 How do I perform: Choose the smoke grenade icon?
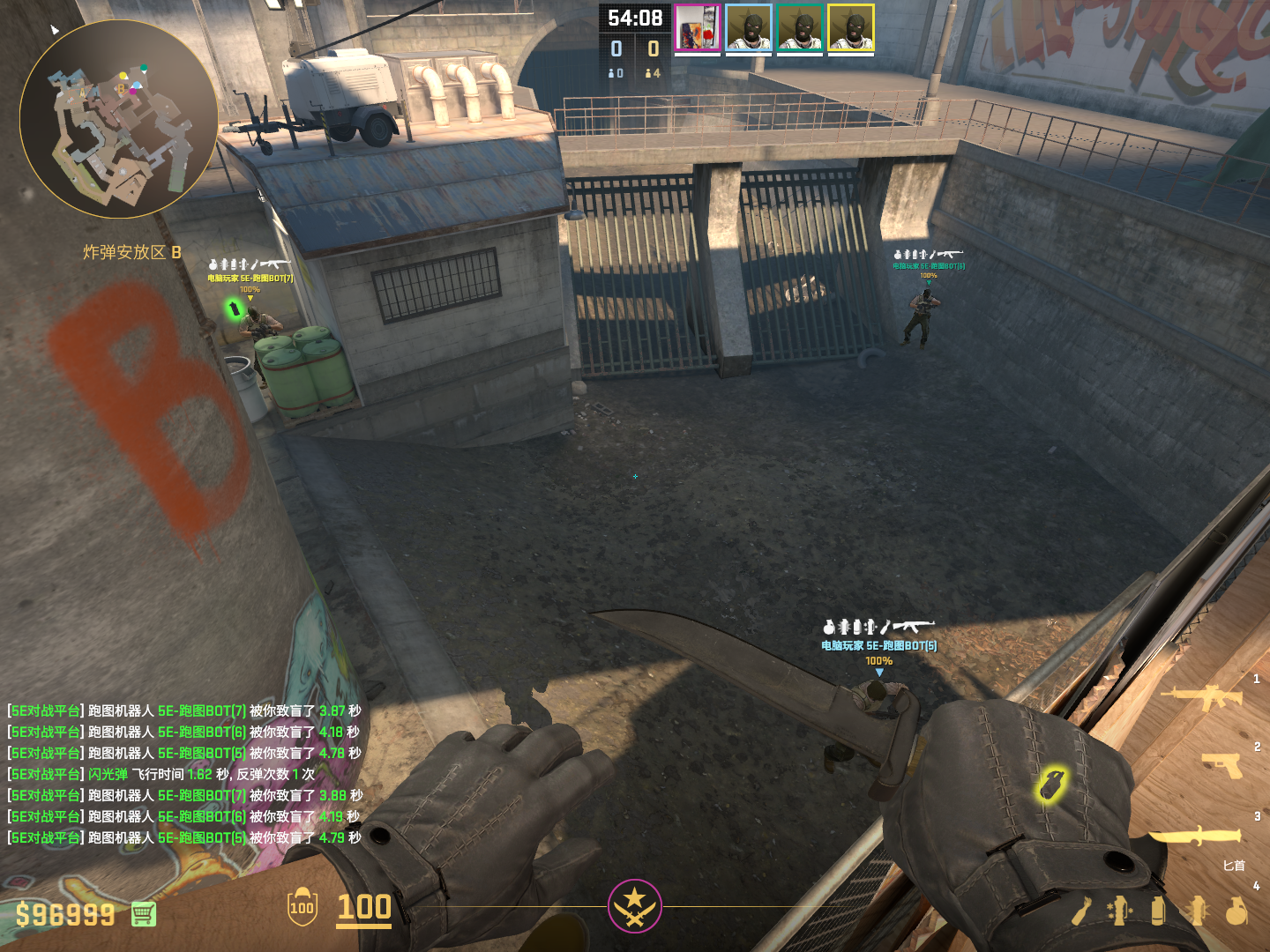[1158, 911]
